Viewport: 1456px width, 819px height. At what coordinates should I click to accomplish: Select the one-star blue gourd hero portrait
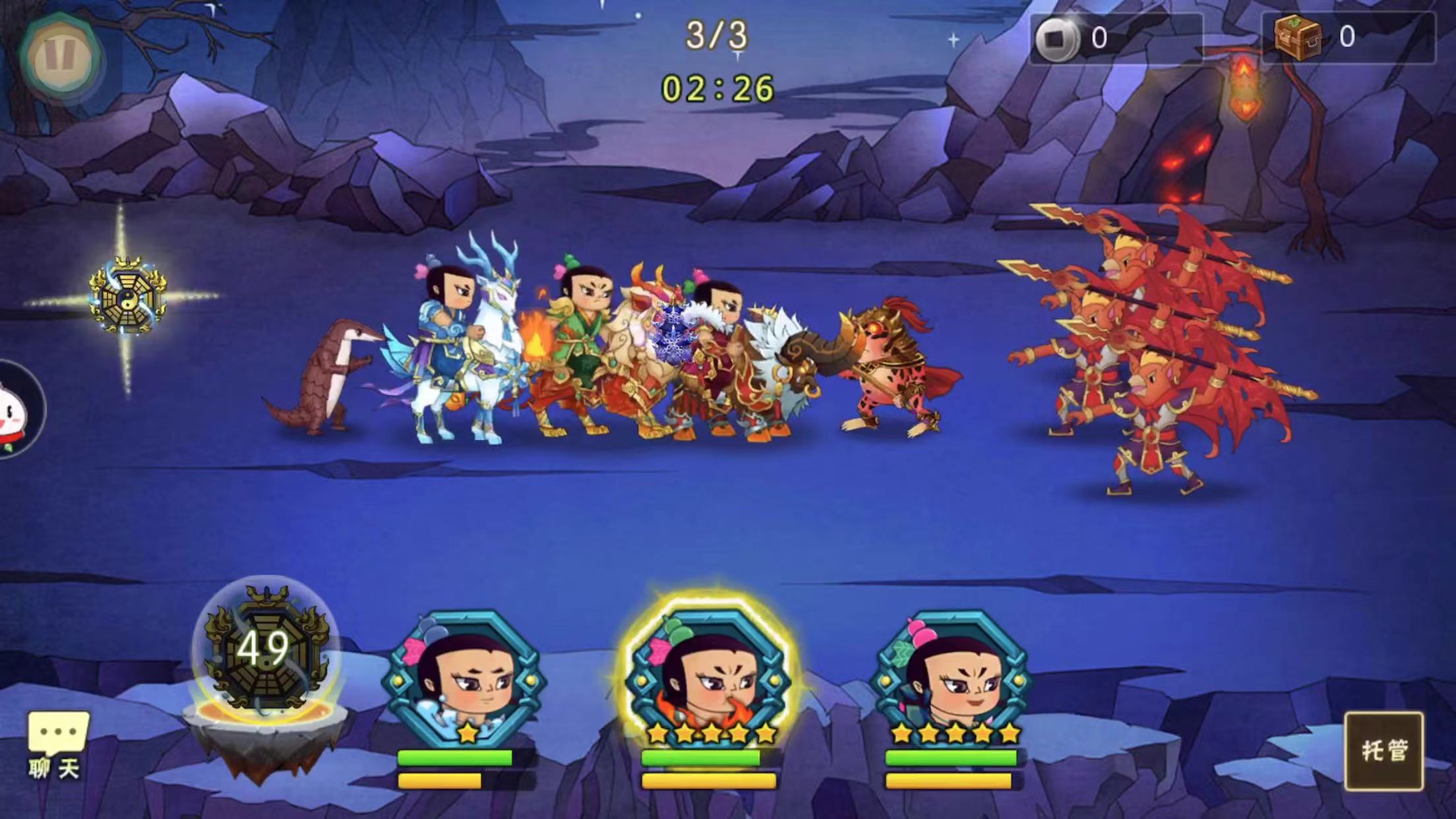pos(465,679)
